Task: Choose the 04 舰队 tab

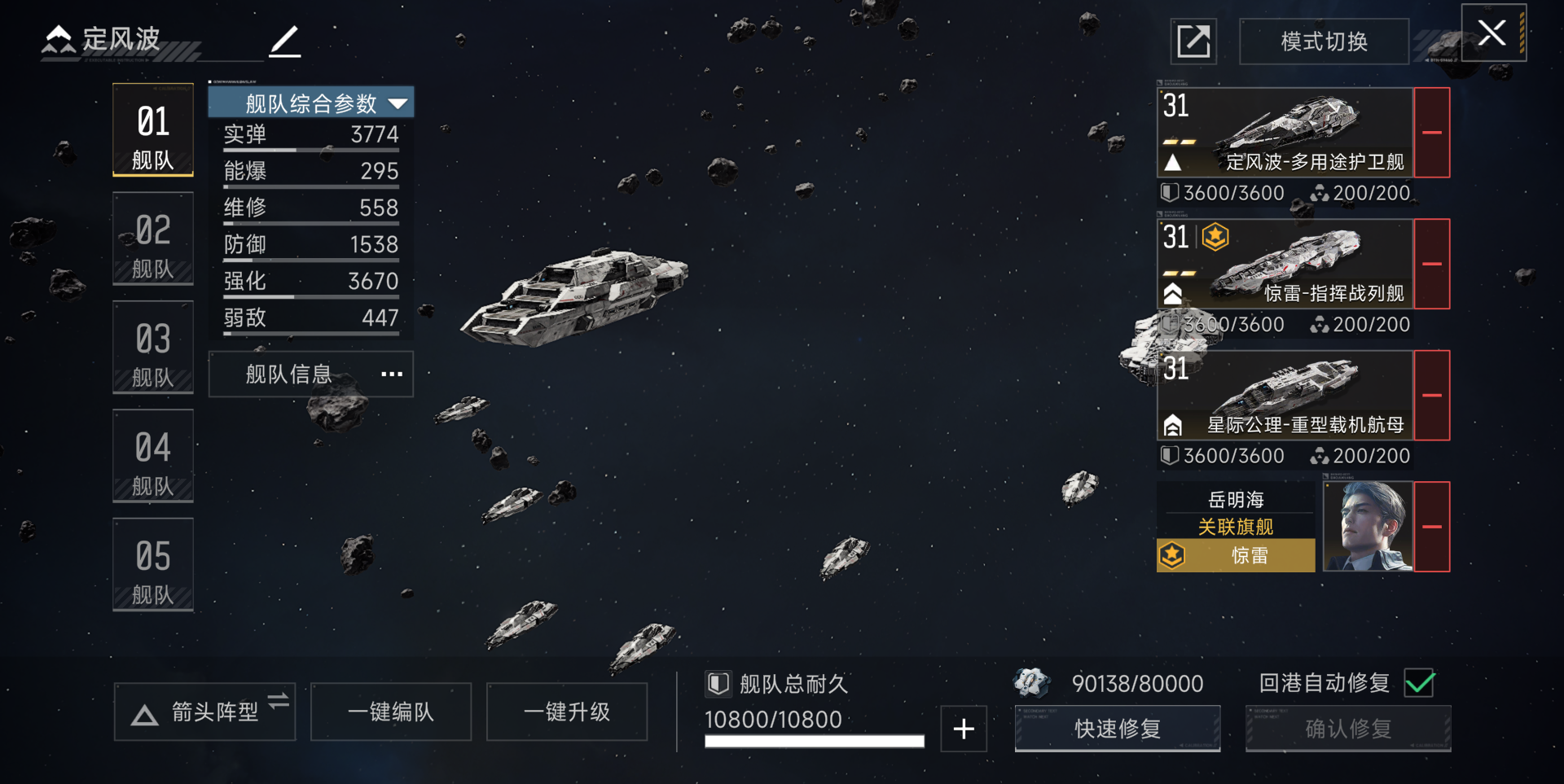Action: [x=153, y=457]
